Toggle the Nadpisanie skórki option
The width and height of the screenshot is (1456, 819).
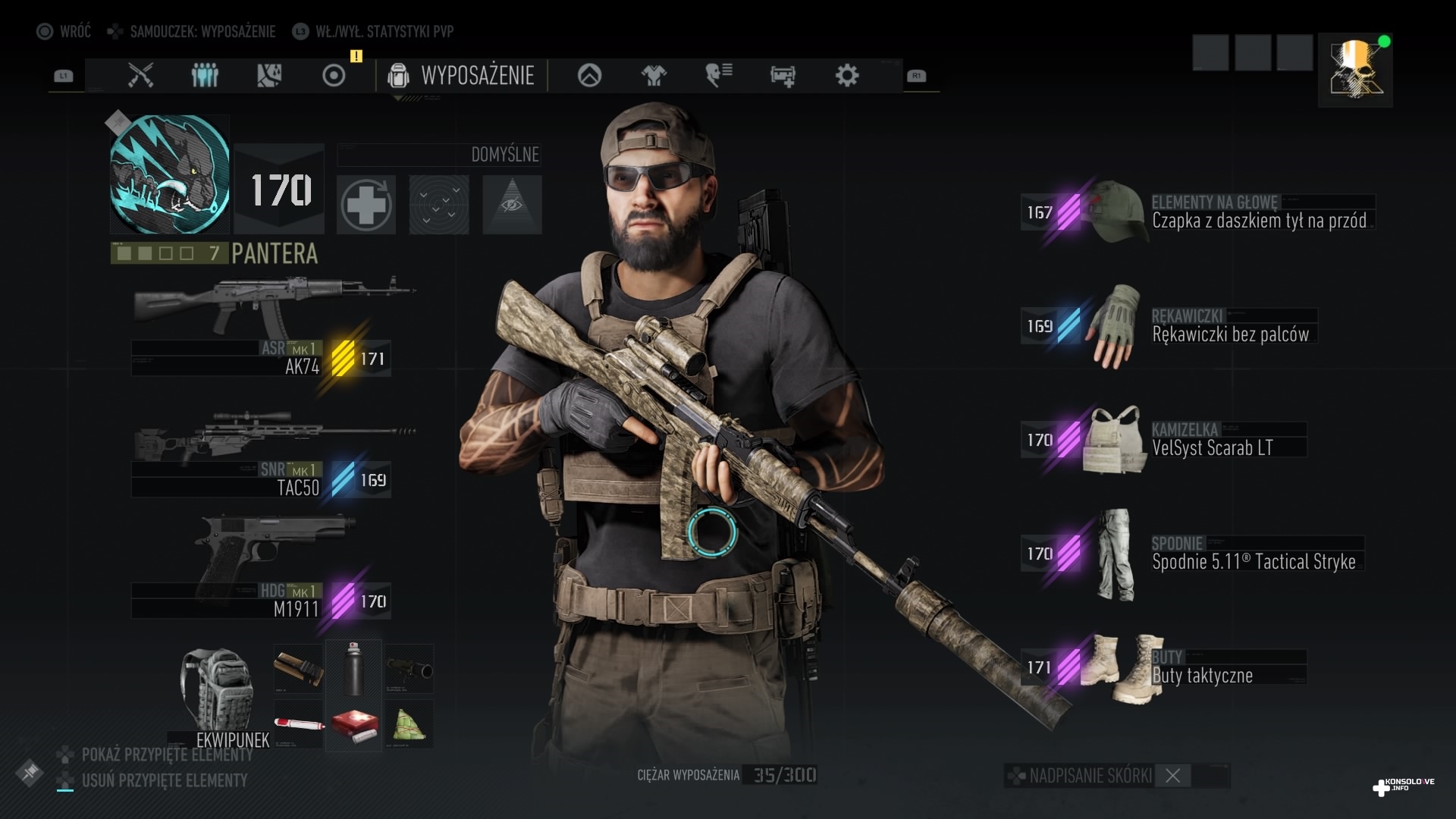tap(1172, 776)
